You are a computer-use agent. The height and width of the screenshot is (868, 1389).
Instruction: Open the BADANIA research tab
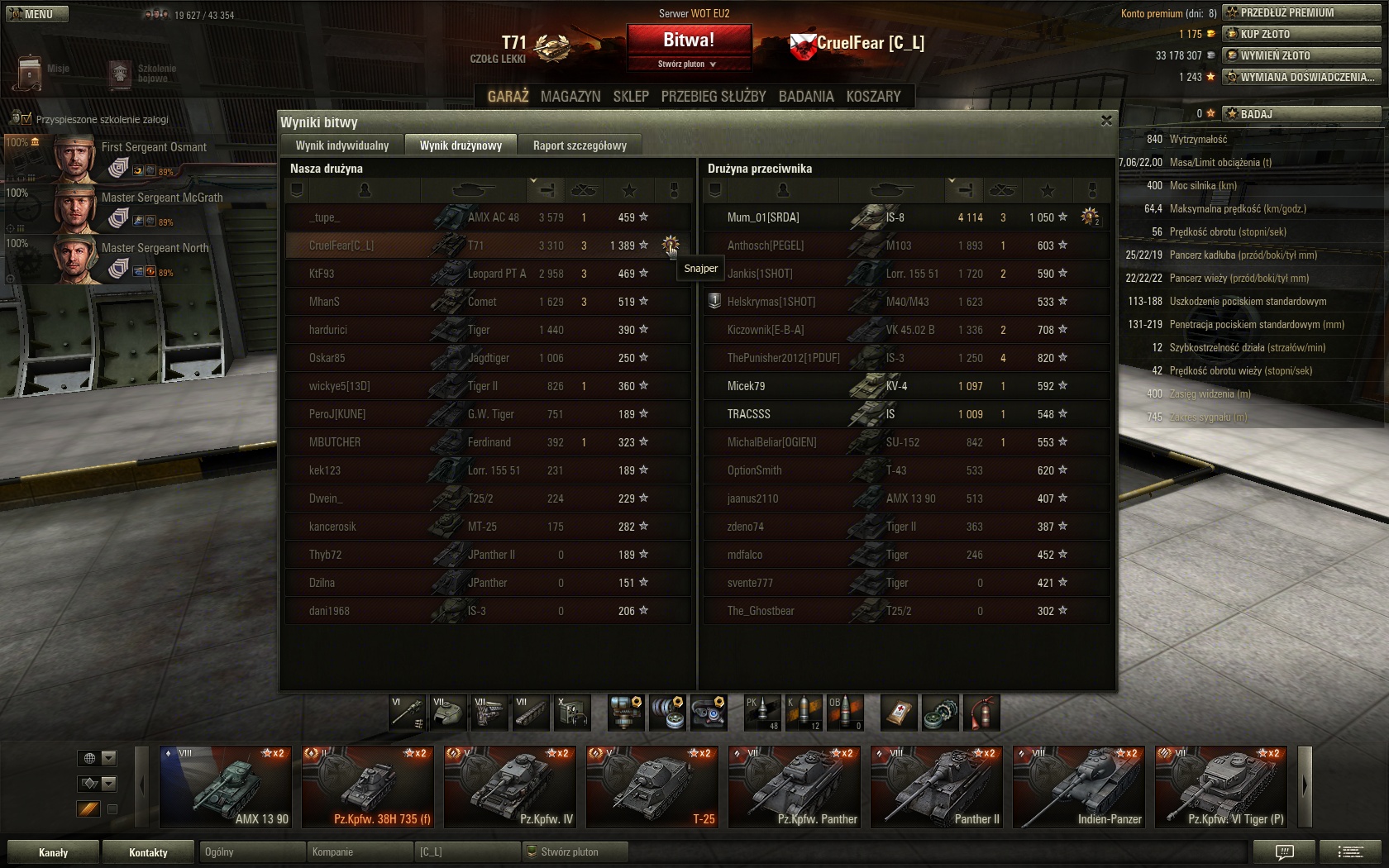point(806,97)
